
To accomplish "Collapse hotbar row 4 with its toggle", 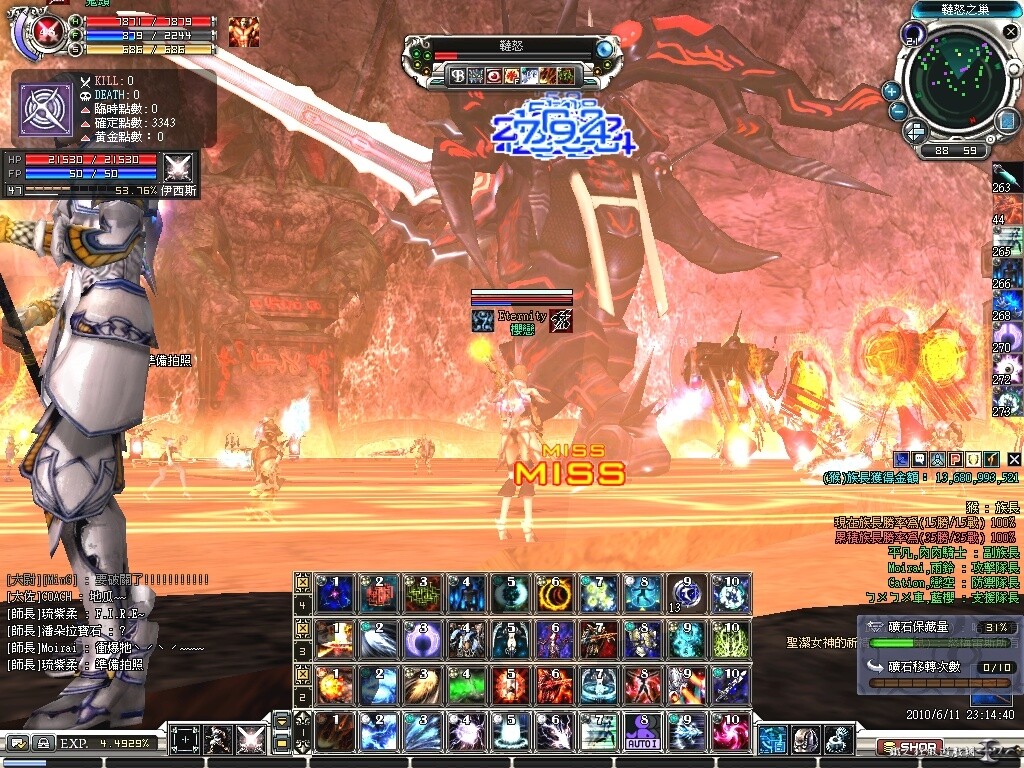I will [x=303, y=581].
